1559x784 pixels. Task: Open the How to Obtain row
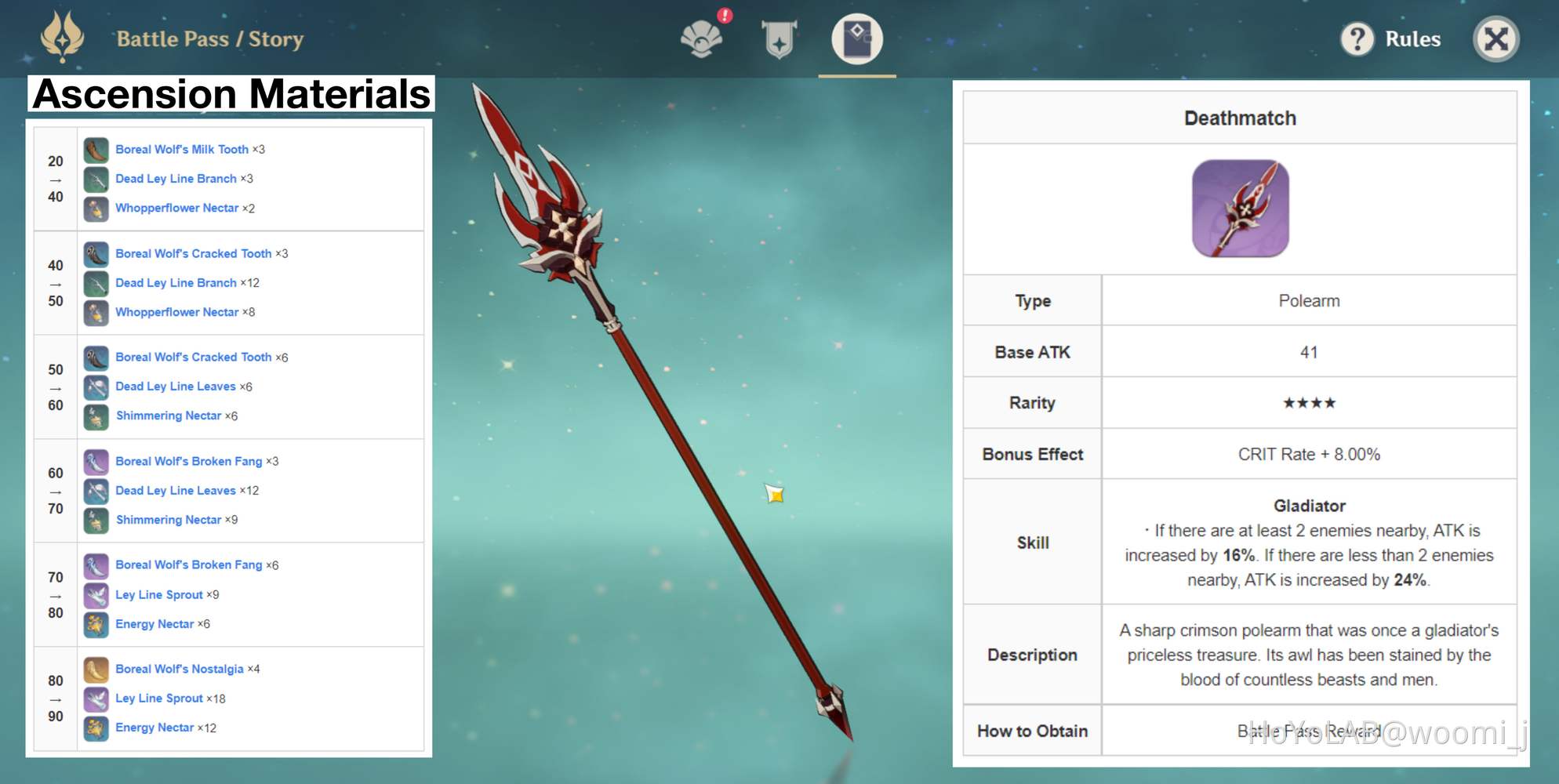[1032, 731]
